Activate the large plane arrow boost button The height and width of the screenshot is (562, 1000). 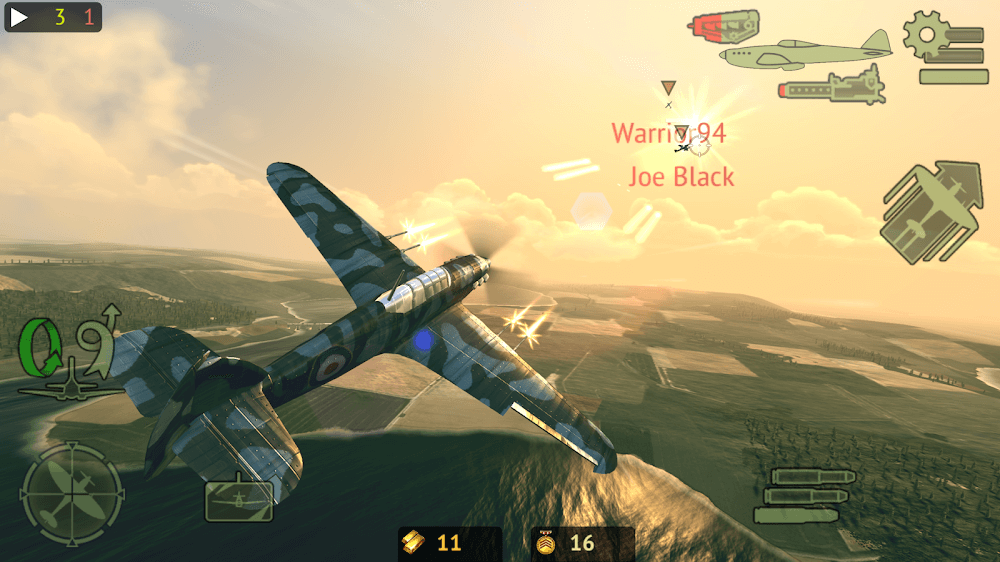pyautogui.click(x=932, y=213)
